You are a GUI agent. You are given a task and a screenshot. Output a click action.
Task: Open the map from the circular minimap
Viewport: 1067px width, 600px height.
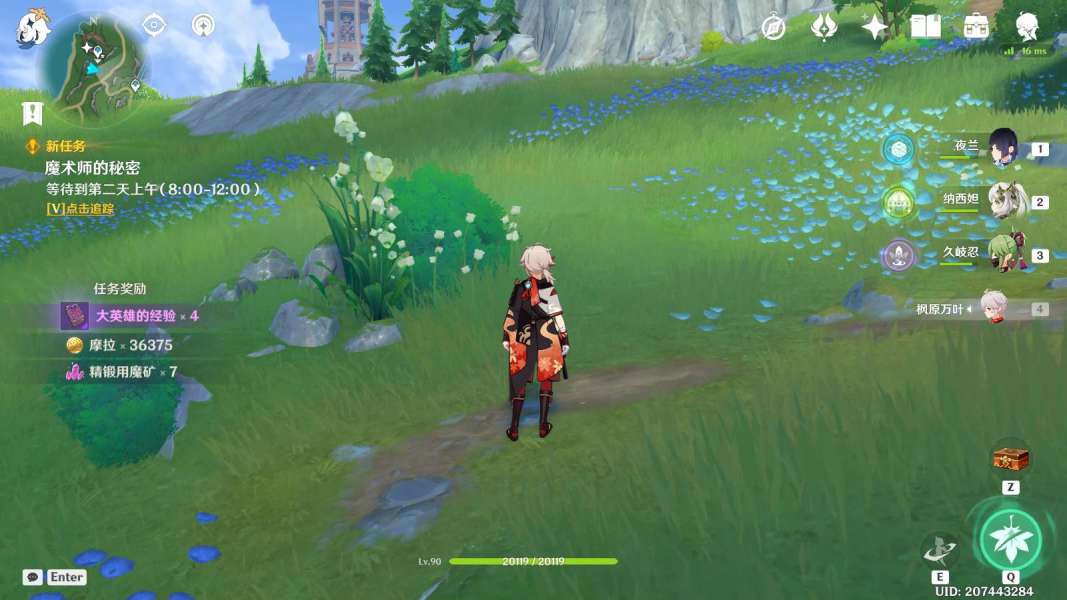pos(93,67)
